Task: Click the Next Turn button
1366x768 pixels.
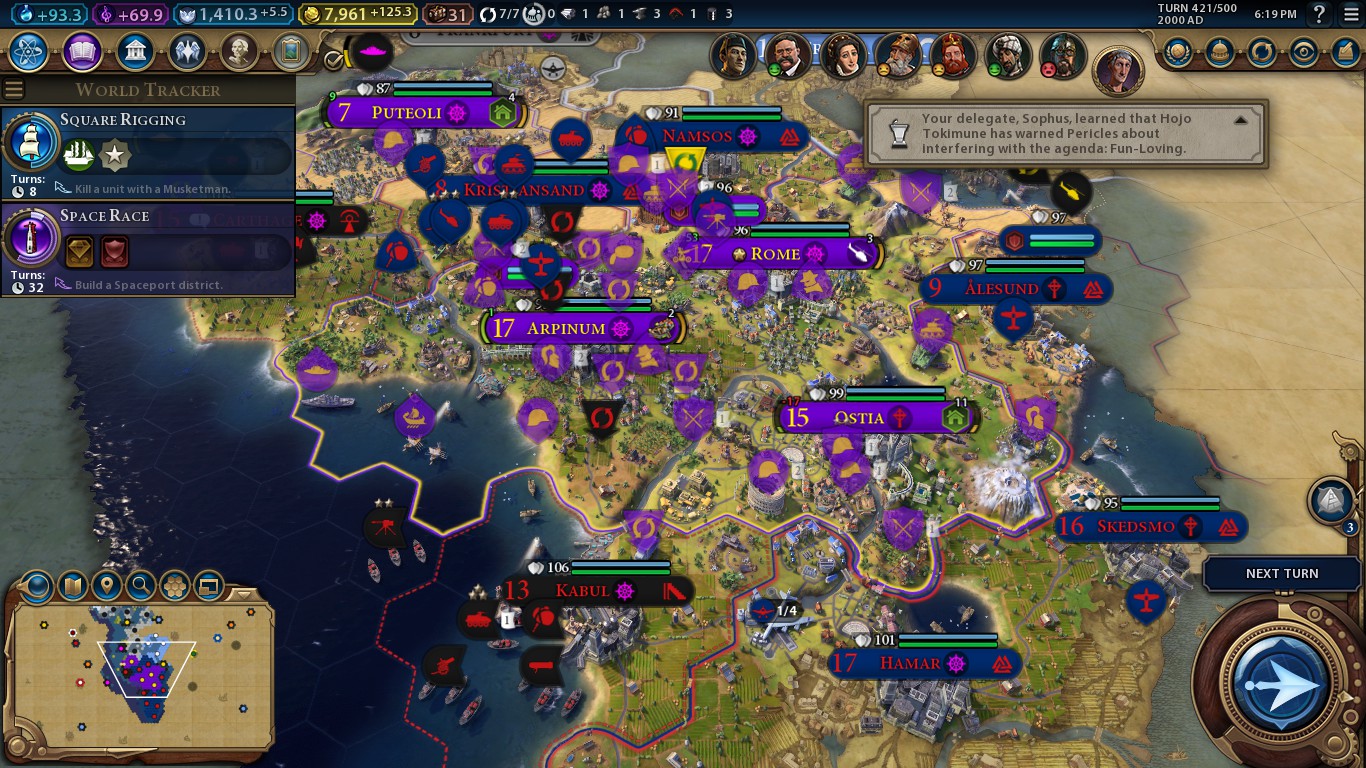Action: (x=1281, y=573)
